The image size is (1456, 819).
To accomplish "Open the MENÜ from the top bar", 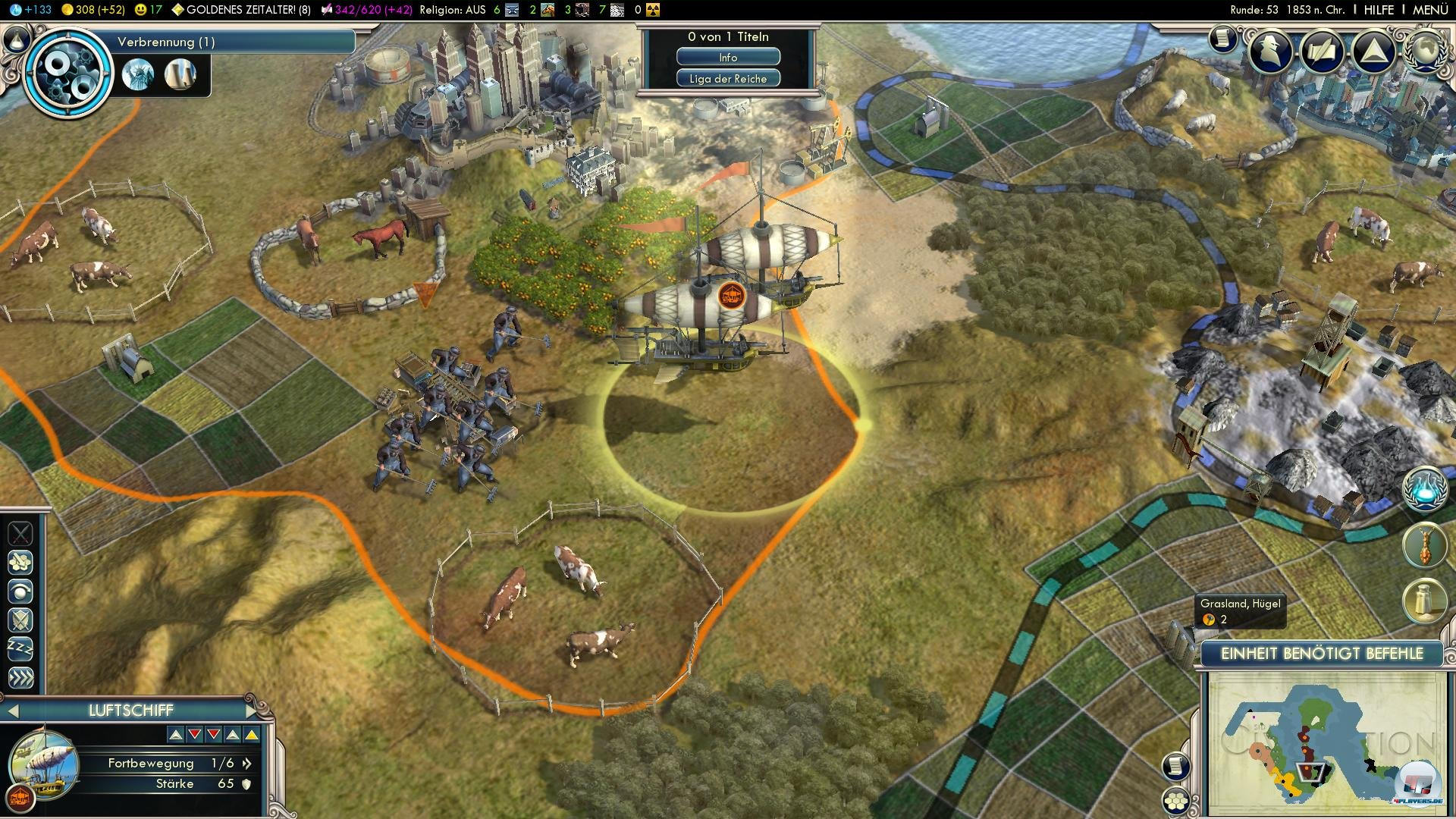I will point(1430,10).
